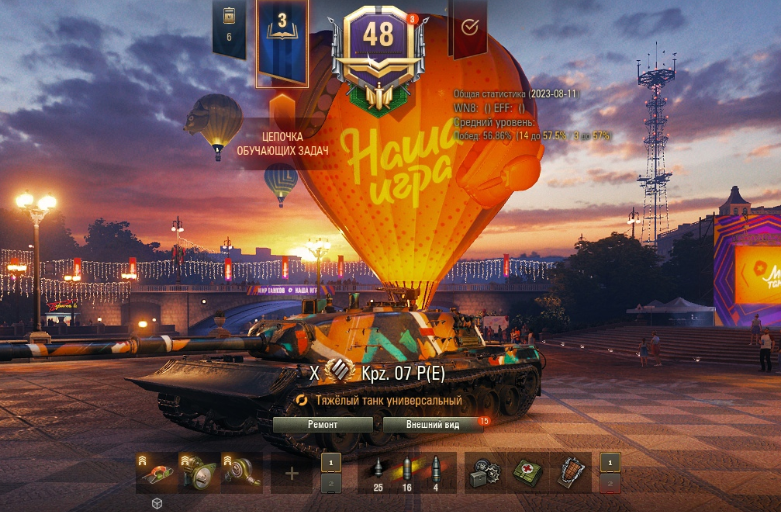Choose the shell slot with 16 rounds
This screenshot has width=781, height=512.
pyautogui.click(x=406, y=473)
